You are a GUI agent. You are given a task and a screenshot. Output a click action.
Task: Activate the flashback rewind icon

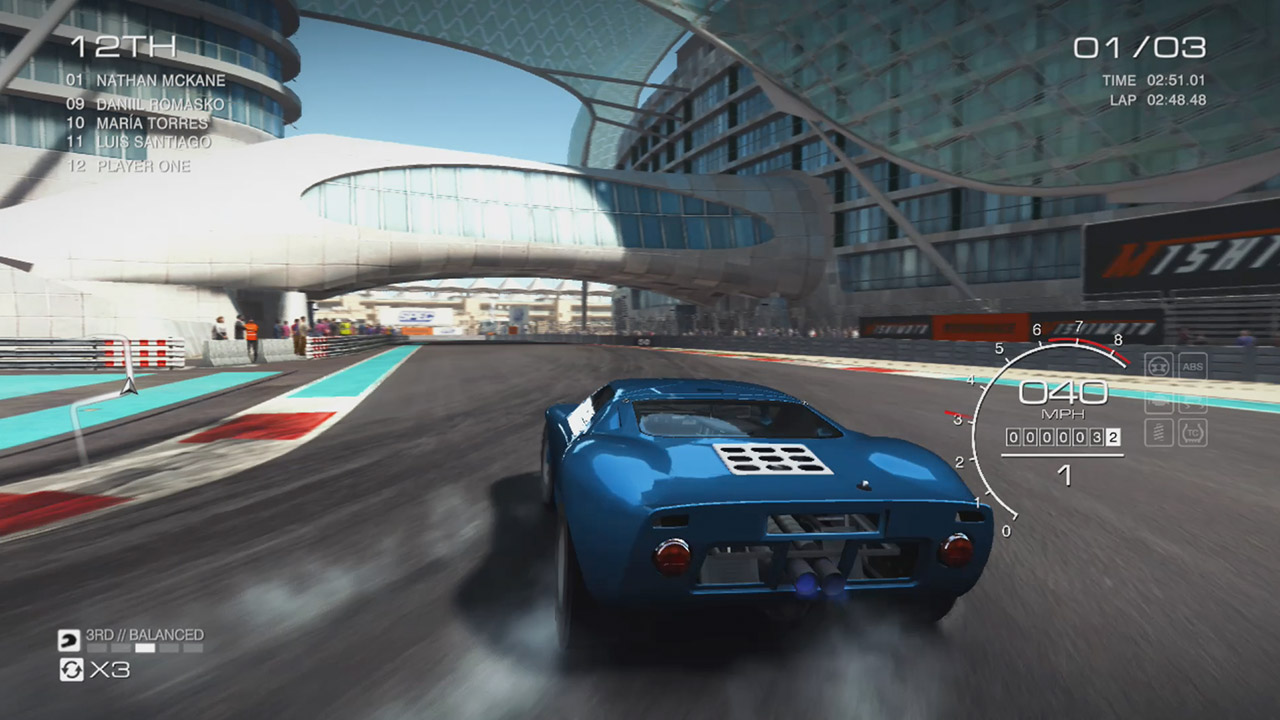pyautogui.click(x=71, y=669)
